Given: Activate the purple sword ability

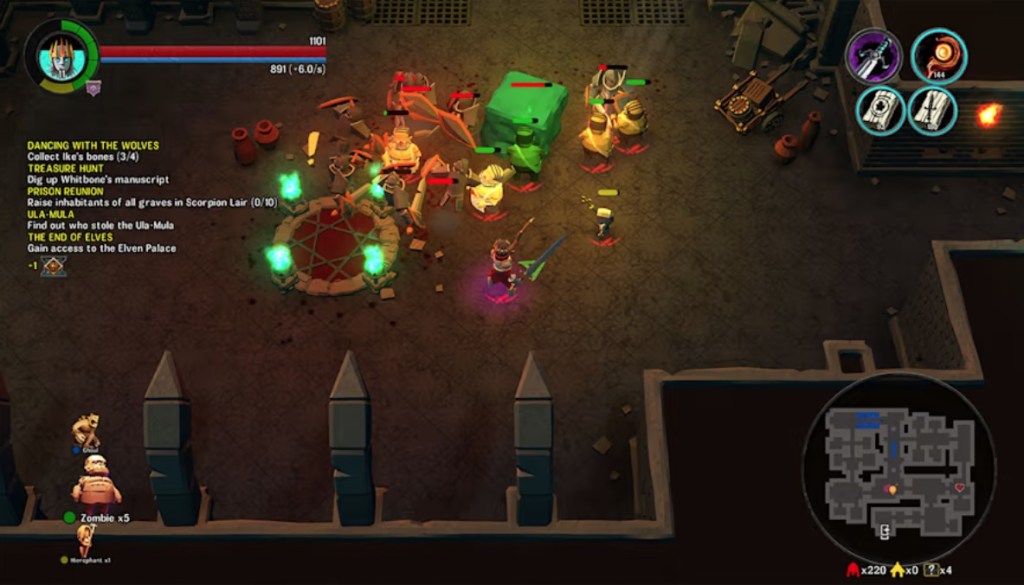Looking at the screenshot, I should coord(874,55).
